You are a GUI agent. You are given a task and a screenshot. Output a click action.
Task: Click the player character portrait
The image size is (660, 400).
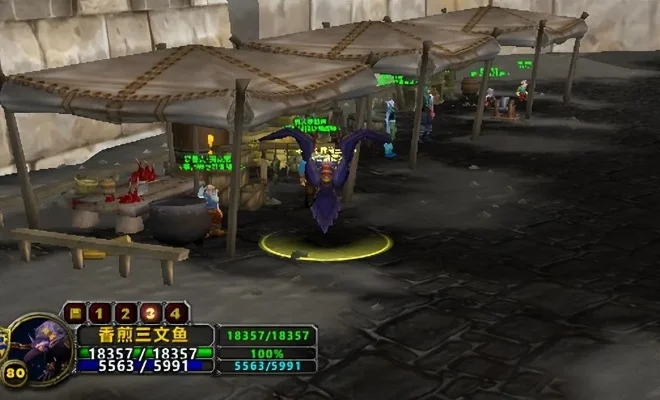pos(40,348)
